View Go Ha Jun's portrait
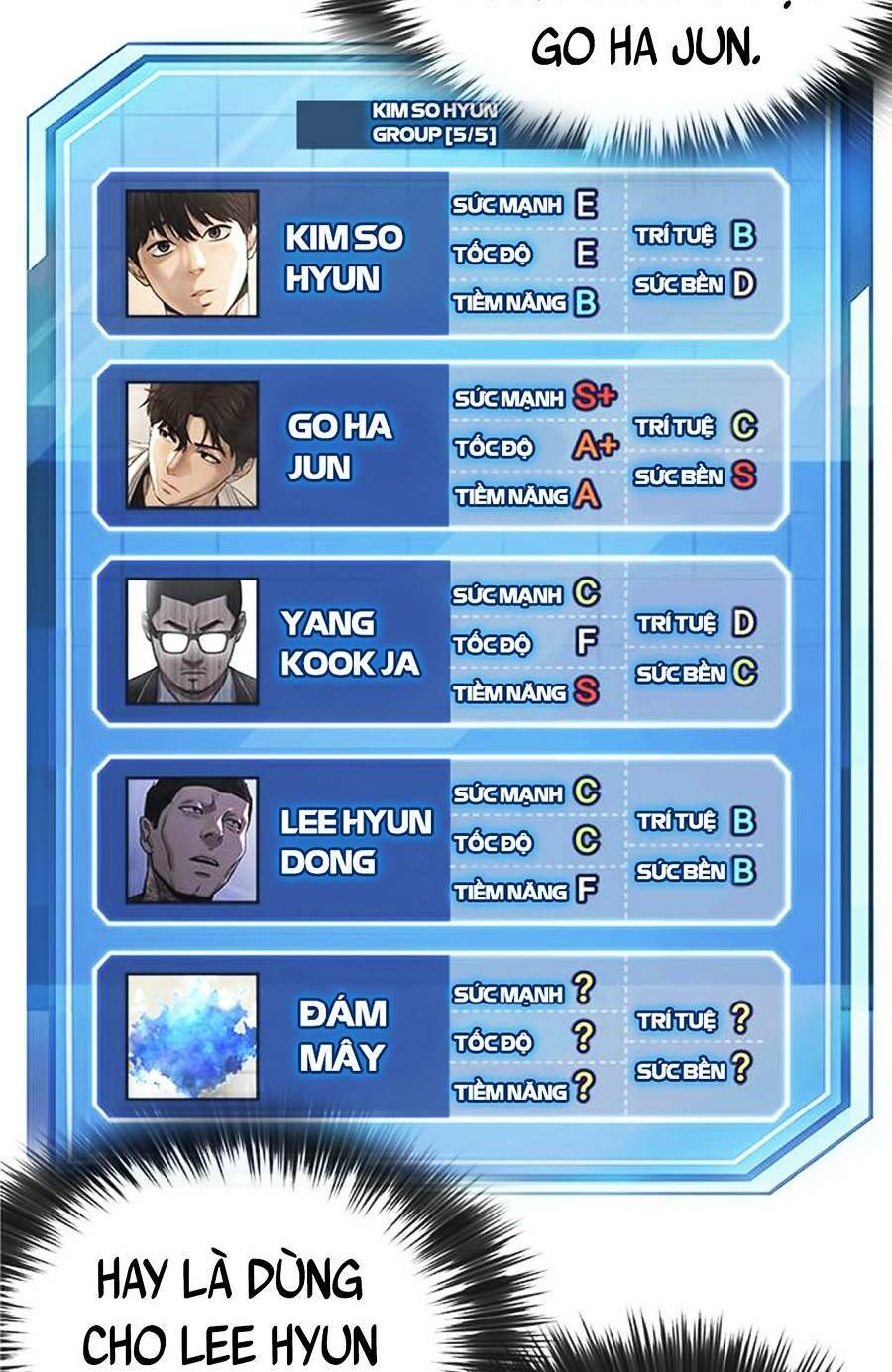The image size is (892, 1372). [192, 445]
